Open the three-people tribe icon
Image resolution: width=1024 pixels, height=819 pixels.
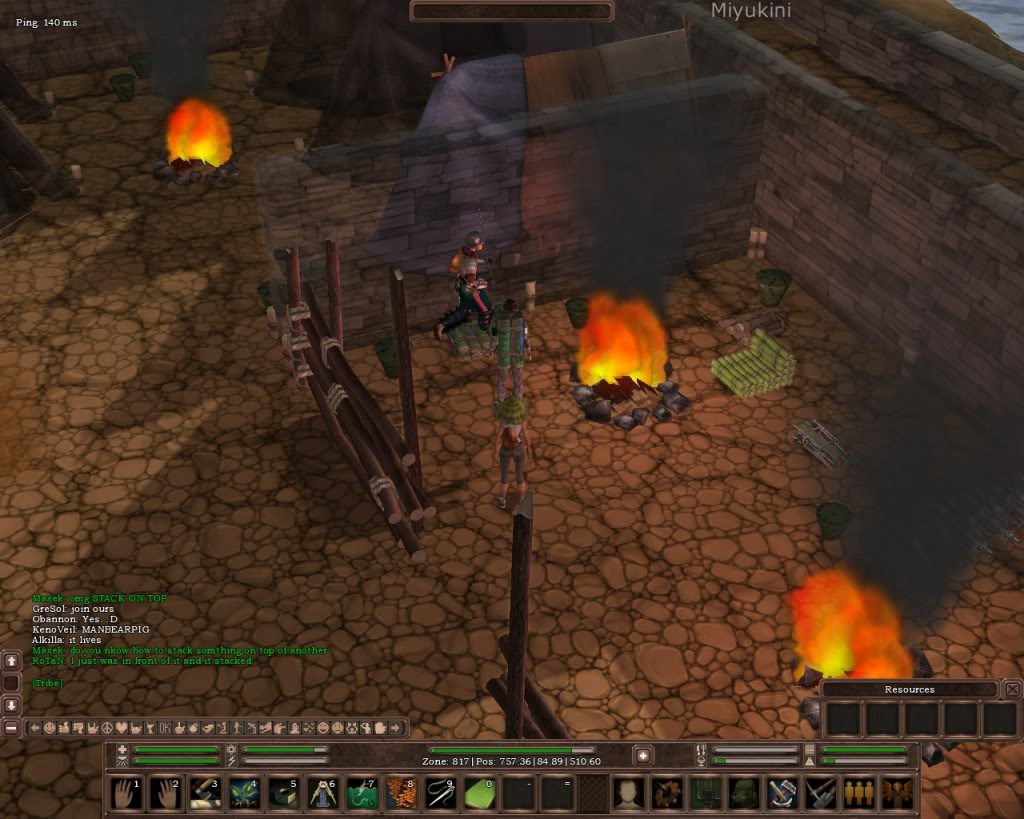click(858, 793)
